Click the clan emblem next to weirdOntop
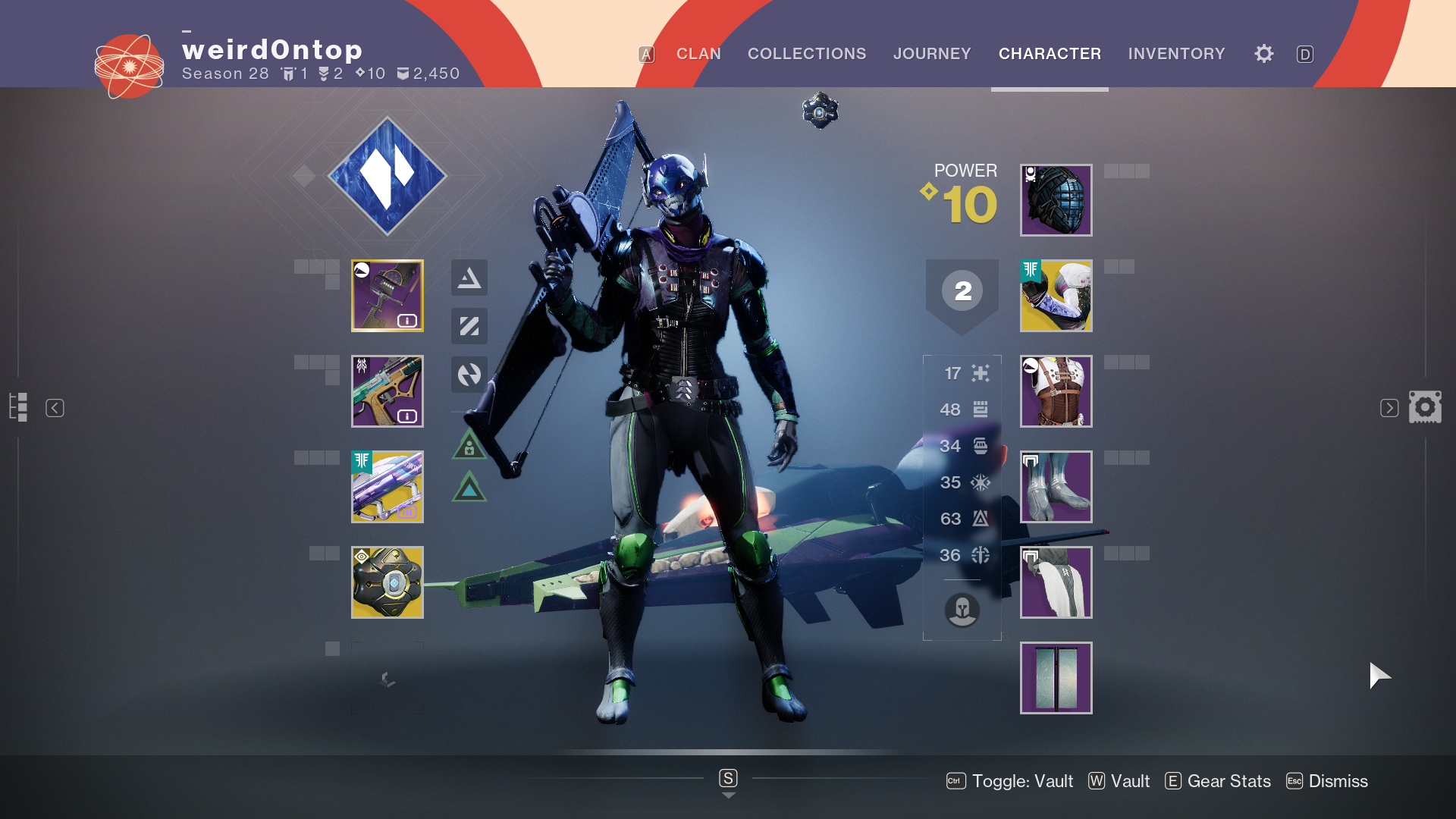 (x=130, y=66)
